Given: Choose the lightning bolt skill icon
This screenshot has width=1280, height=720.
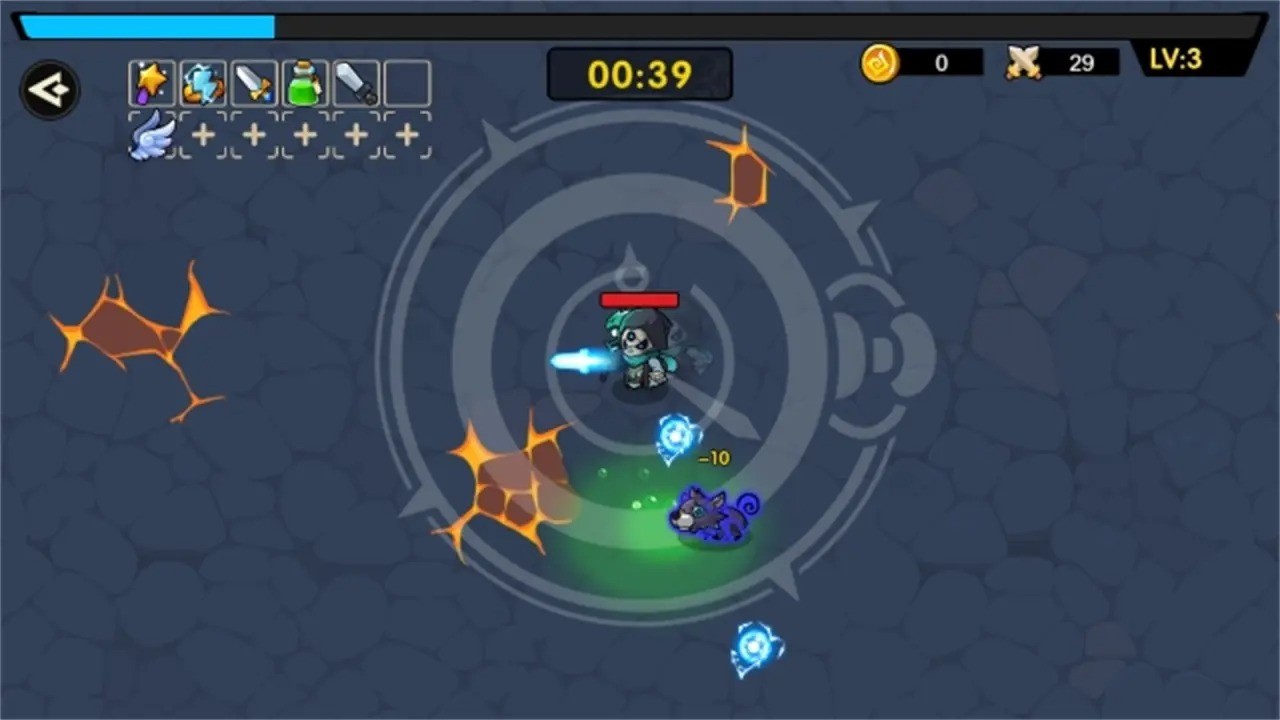Looking at the screenshot, I should pyautogui.click(x=203, y=83).
